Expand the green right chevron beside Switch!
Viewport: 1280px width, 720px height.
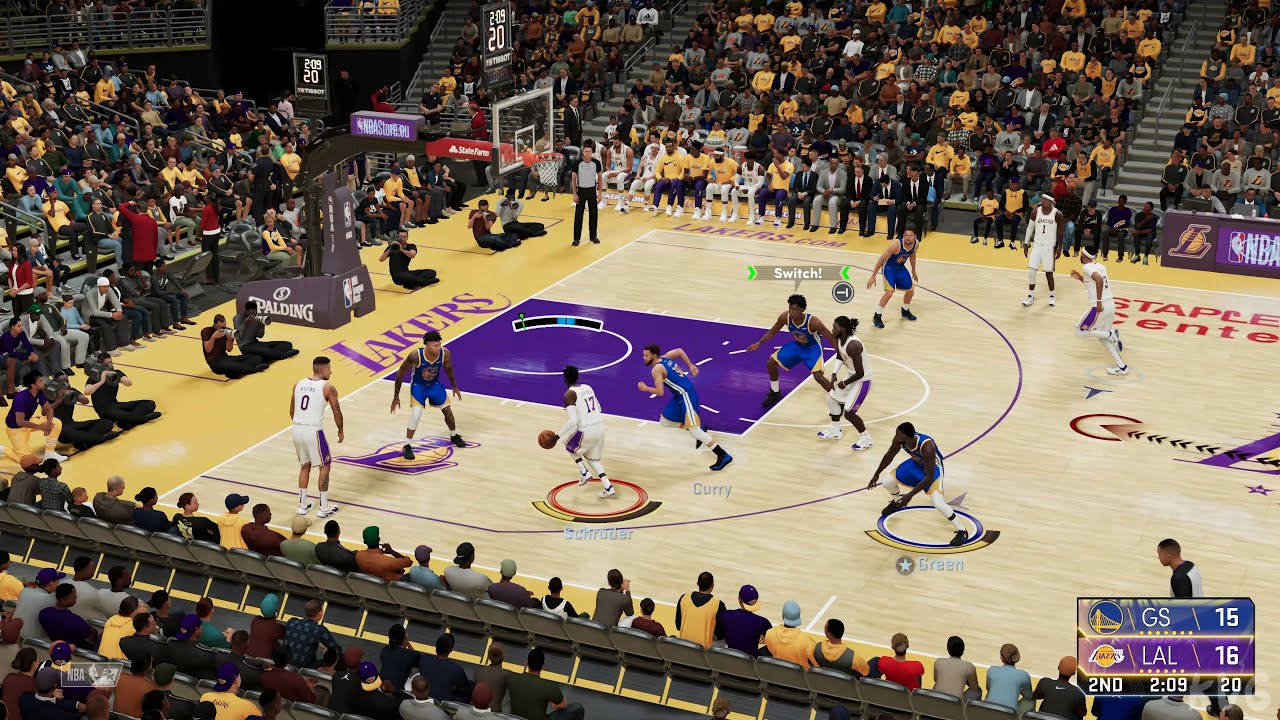click(844, 272)
